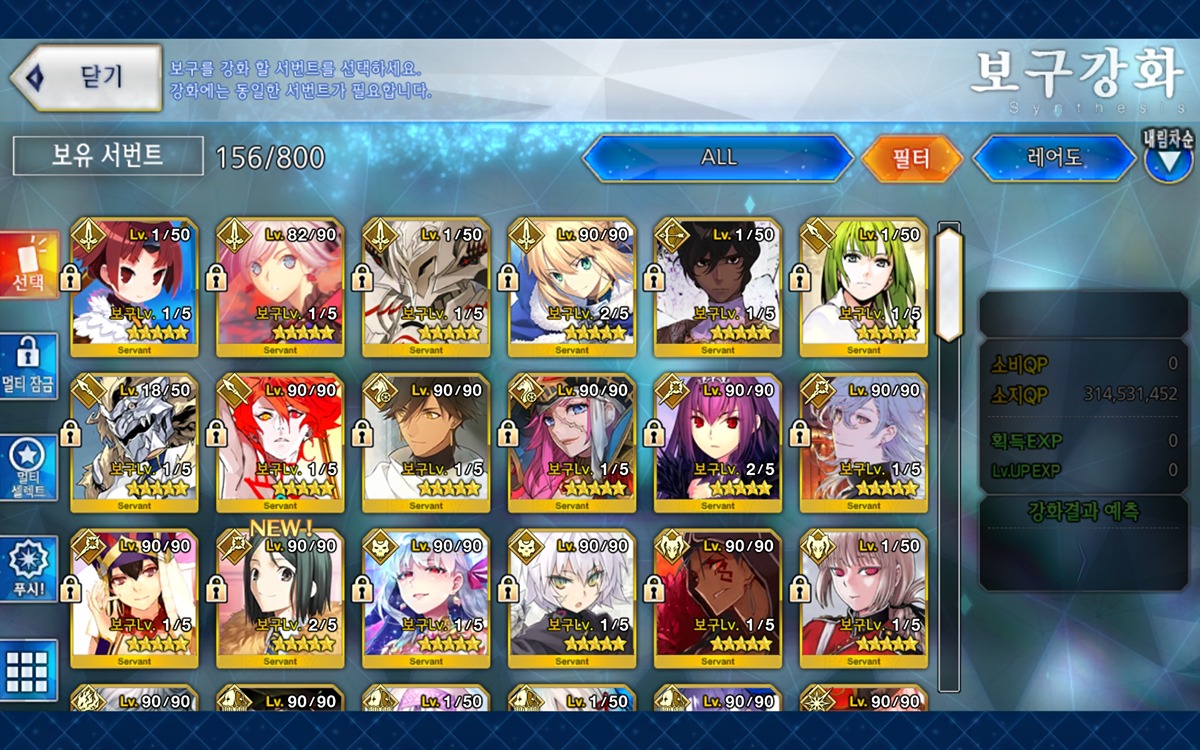This screenshot has width=1200, height=750.
Task: Open the 필터 filter options
Action: 911,158
